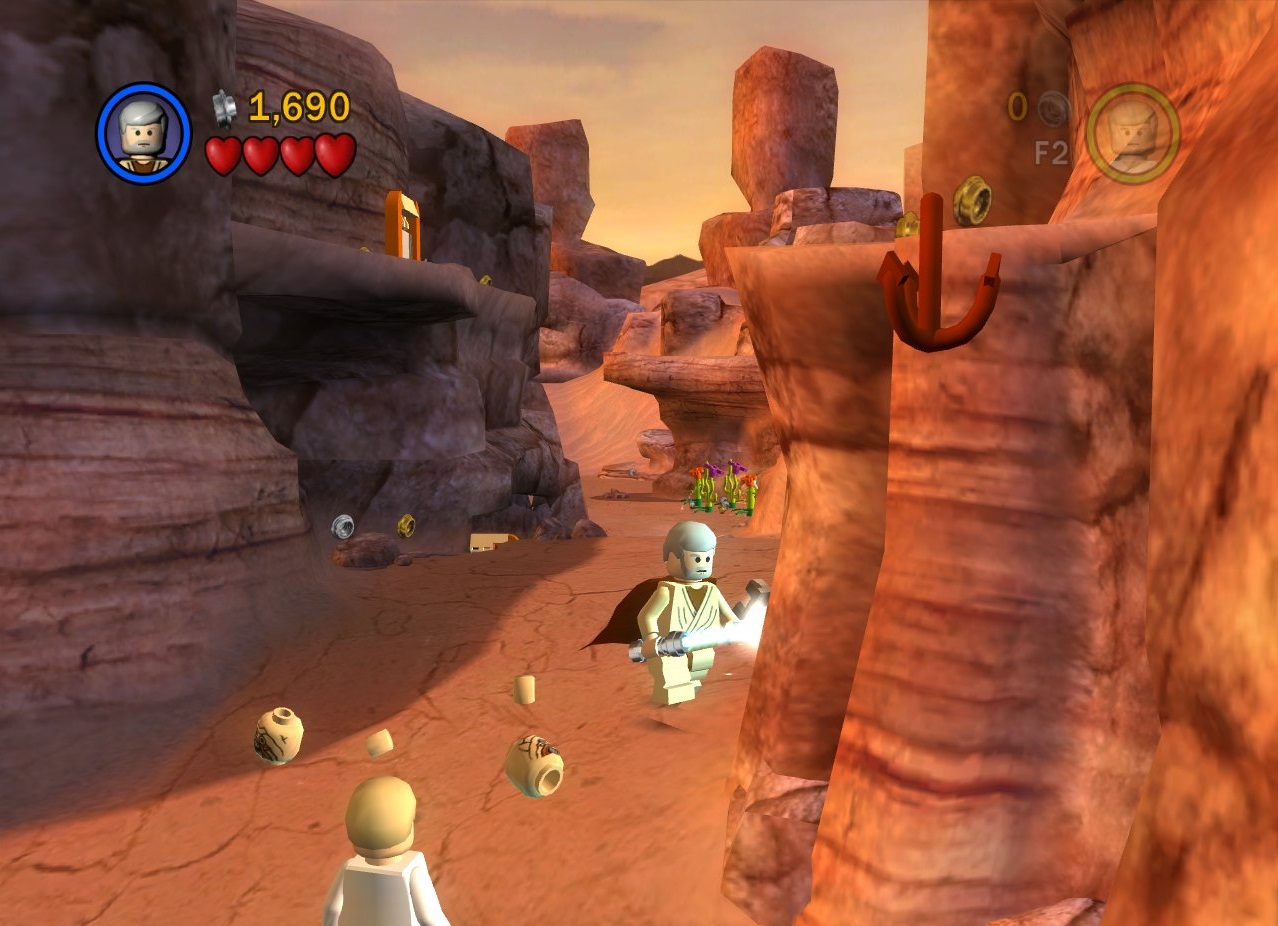
Task: Click the faded player two portrait
Action: click(x=1133, y=133)
